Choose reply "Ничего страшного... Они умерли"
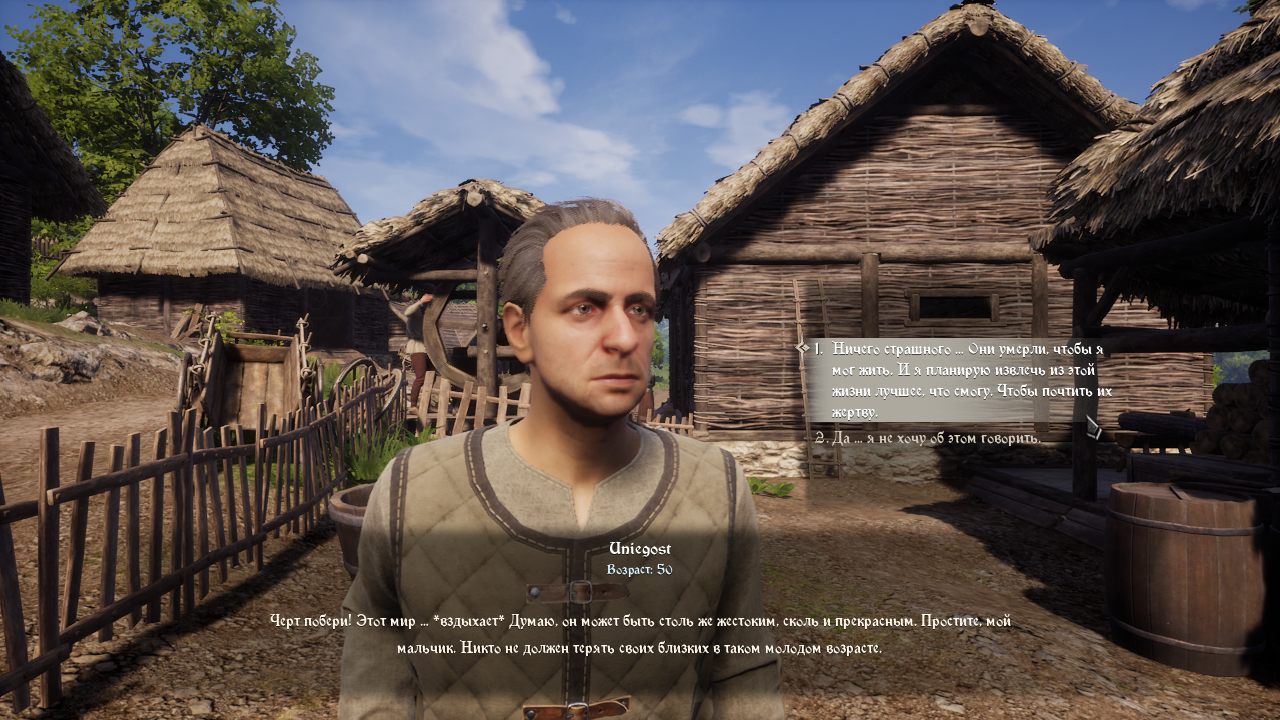This screenshot has width=1280, height=720. [x=960, y=379]
